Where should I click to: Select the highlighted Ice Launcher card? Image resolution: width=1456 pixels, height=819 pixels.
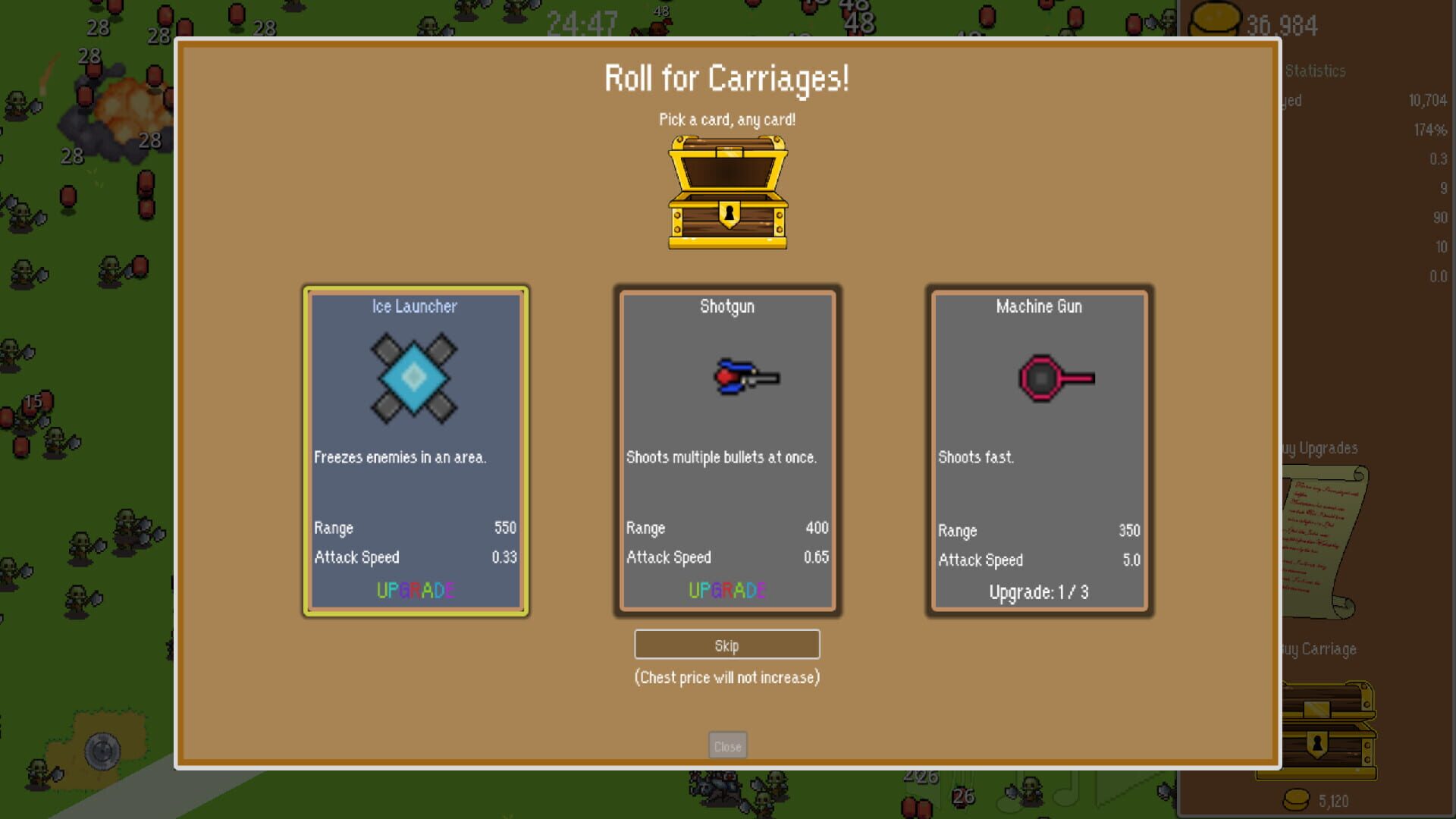414,449
